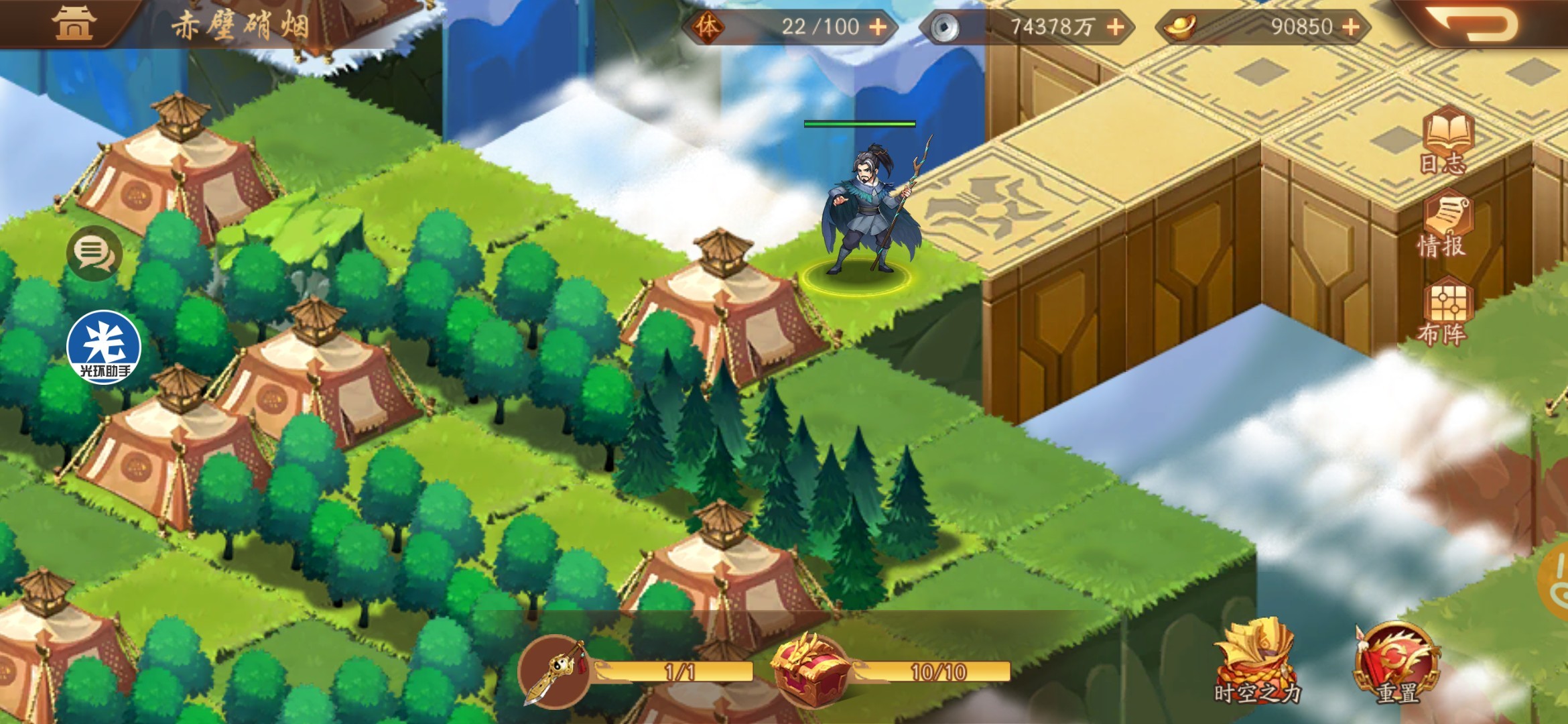The image size is (1568, 724).
Task: Tap the 重置 reset button
Action: (1396, 664)
